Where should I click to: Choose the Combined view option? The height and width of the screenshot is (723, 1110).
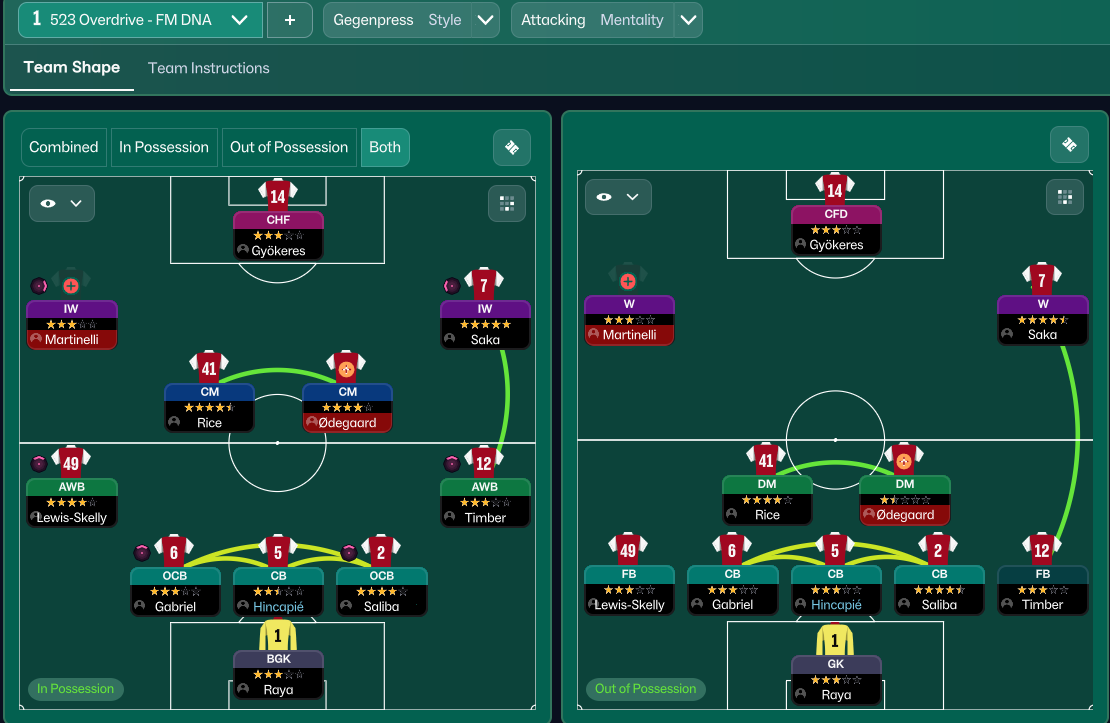click(x=64, y=147)
